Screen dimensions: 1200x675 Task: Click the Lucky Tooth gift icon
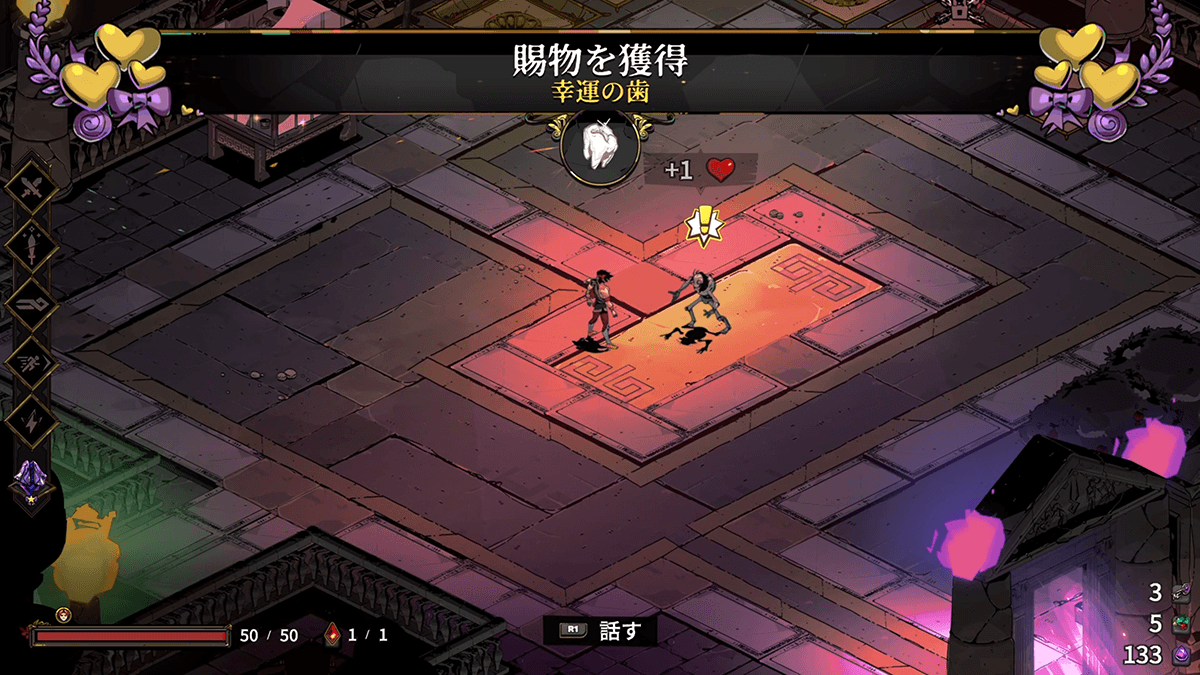(x=600, y=147)
